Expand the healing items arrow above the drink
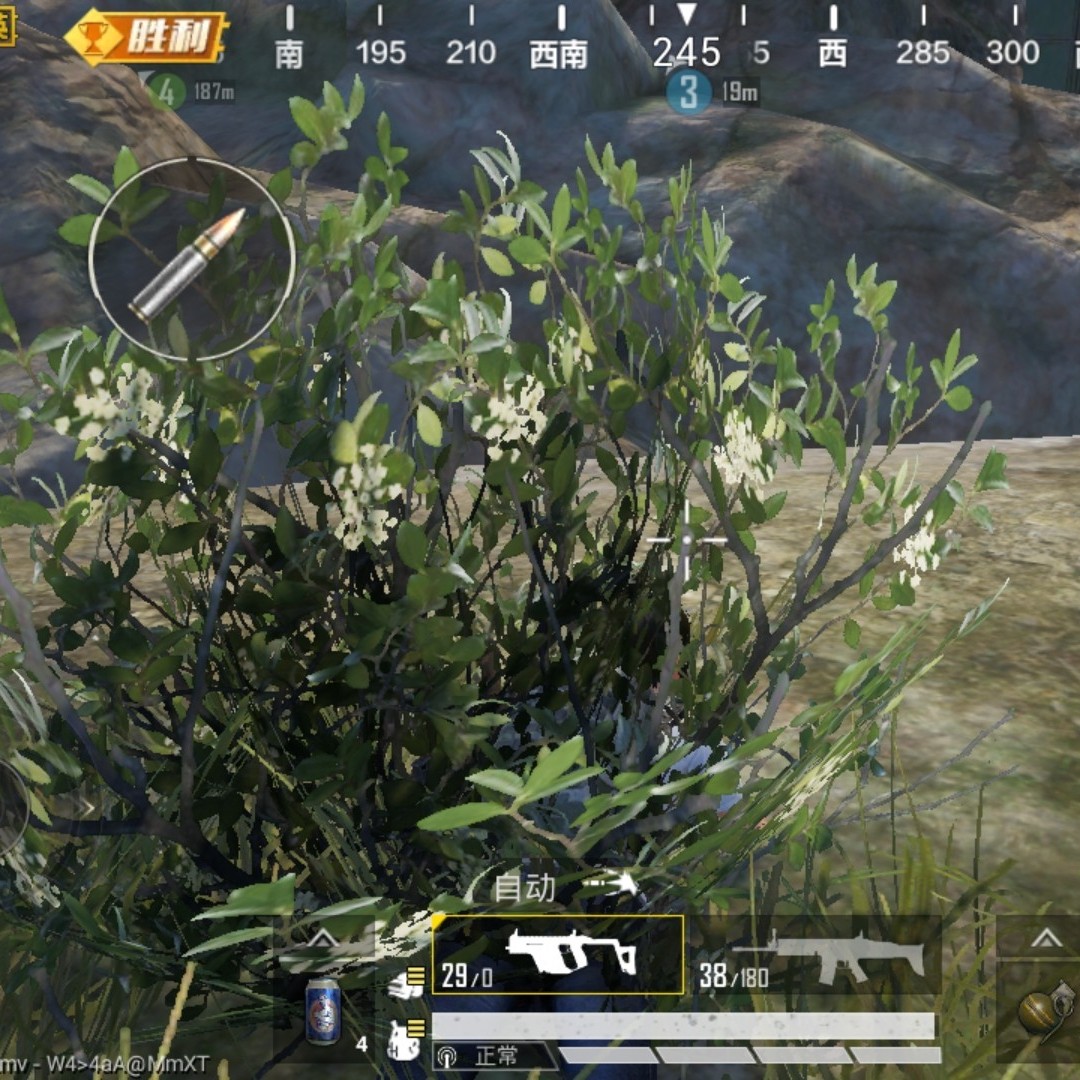1080x1080 pixels. click(323, 938)
